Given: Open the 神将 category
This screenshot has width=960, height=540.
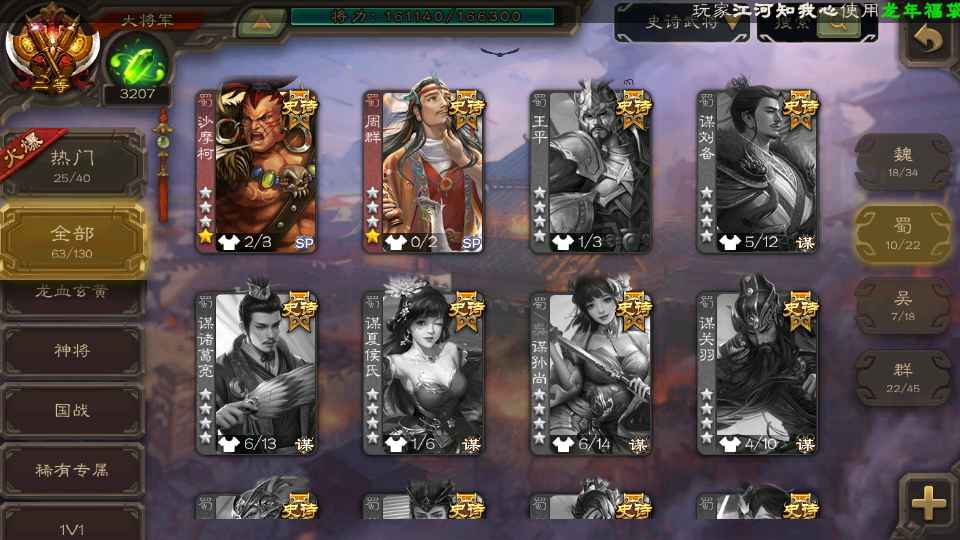Looking at the screenshot, I should click(73, 350).
